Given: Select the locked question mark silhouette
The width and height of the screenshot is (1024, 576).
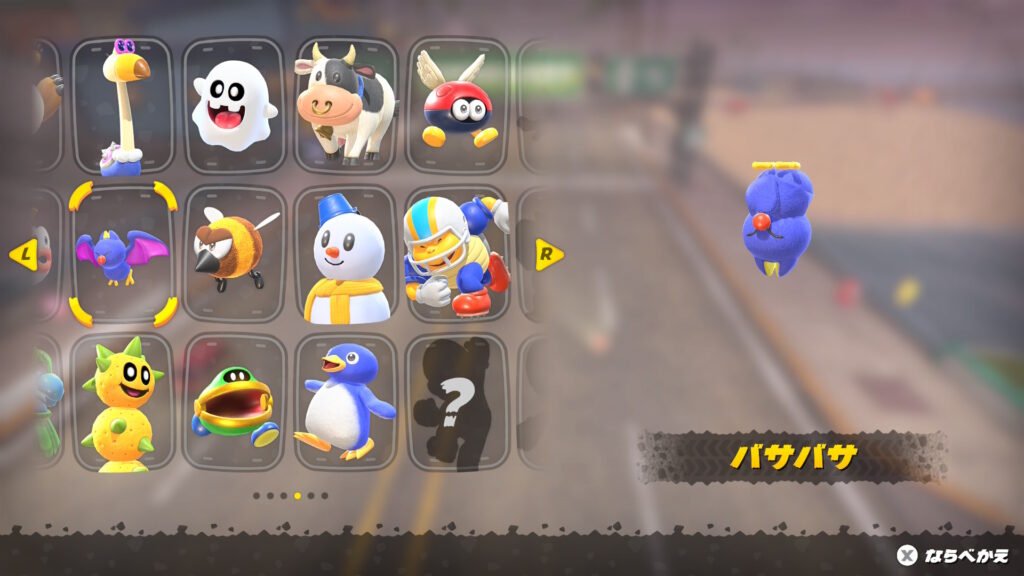Looking at the screenshot, I should [x=456, y=402].
